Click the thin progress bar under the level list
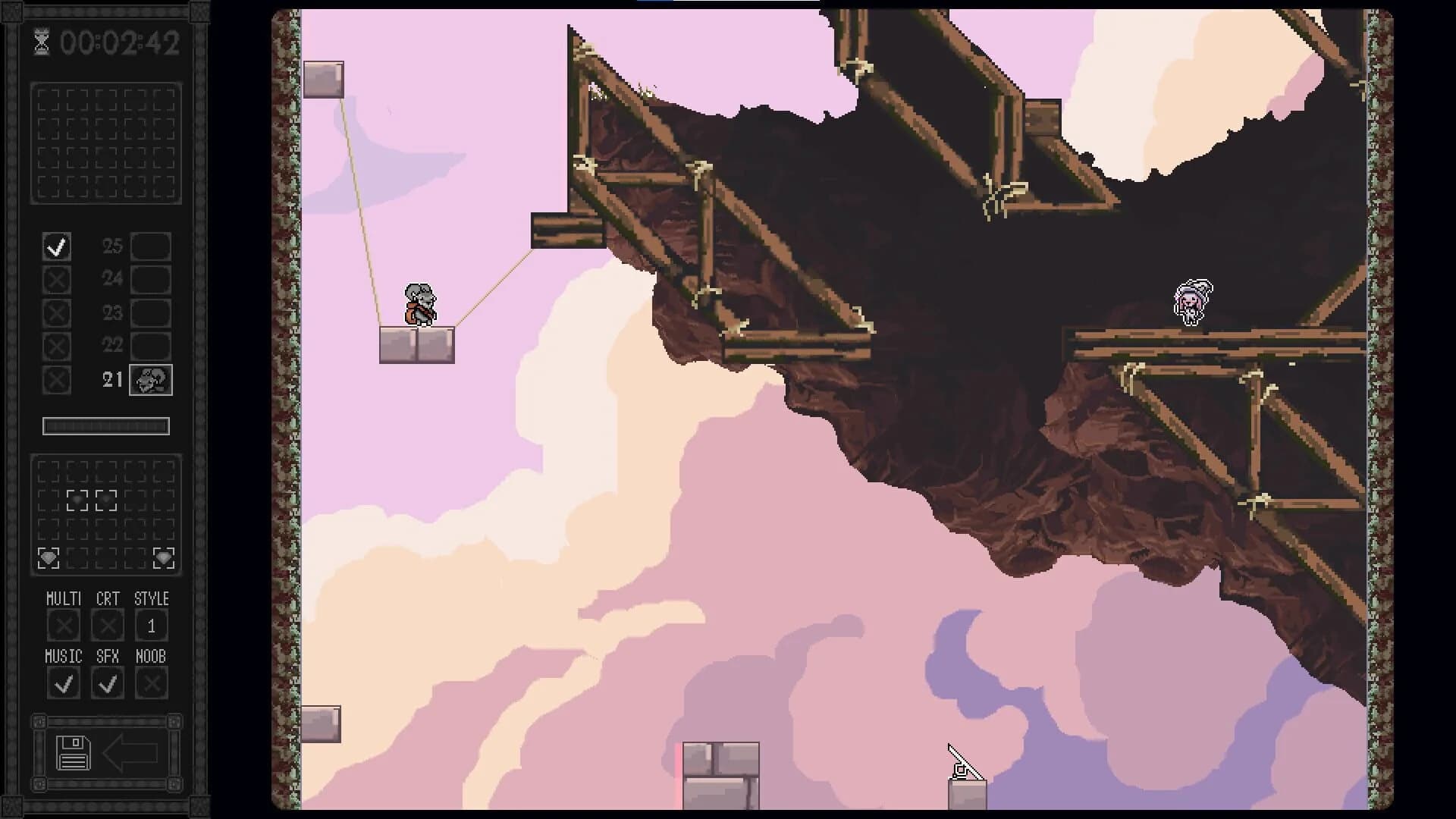This screenshot has height=819, width=1456. coord(106,425)
